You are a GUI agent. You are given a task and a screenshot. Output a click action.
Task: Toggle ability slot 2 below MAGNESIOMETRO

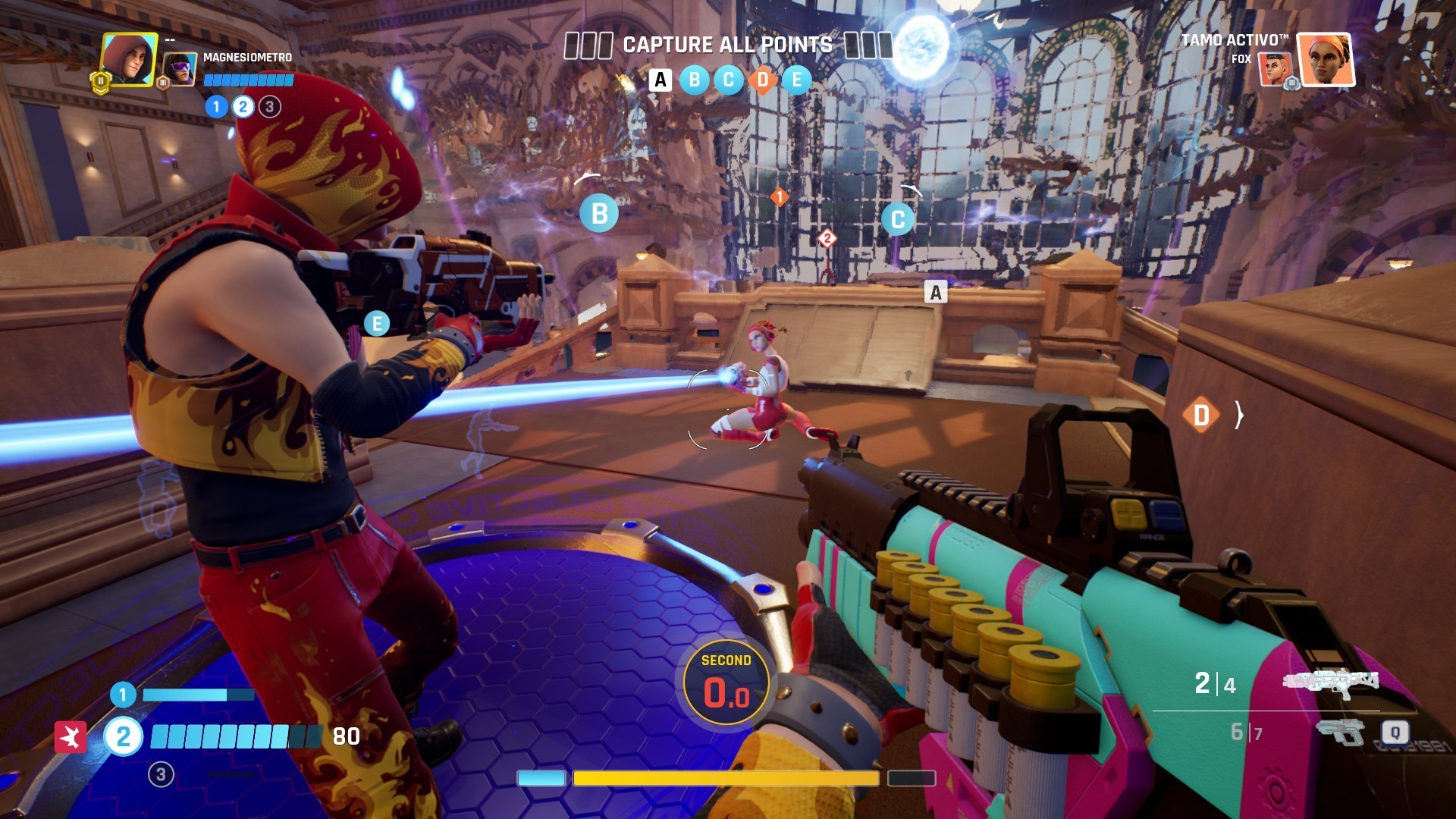[243, 107]
